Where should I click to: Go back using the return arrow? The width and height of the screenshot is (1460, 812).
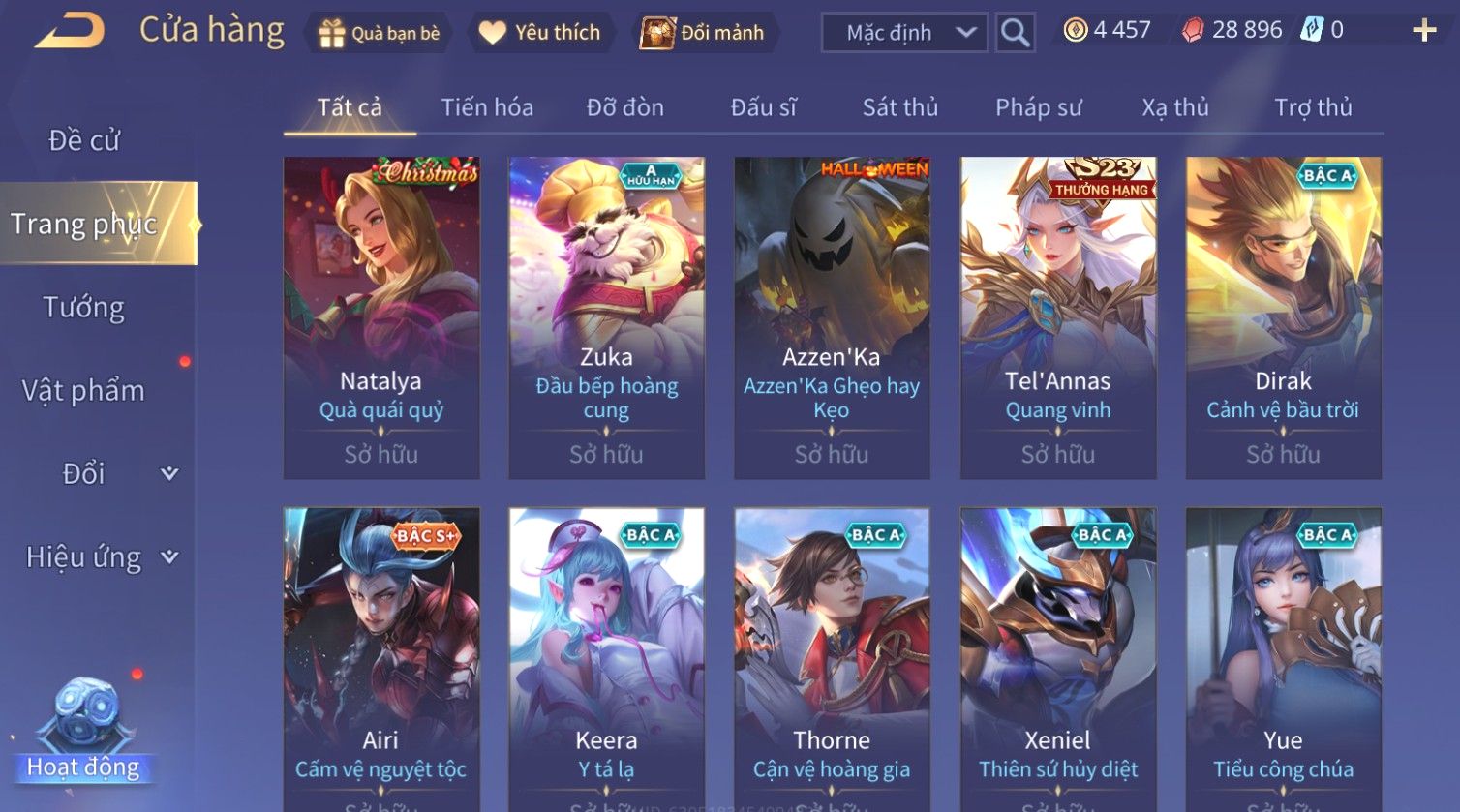[70, 32]
